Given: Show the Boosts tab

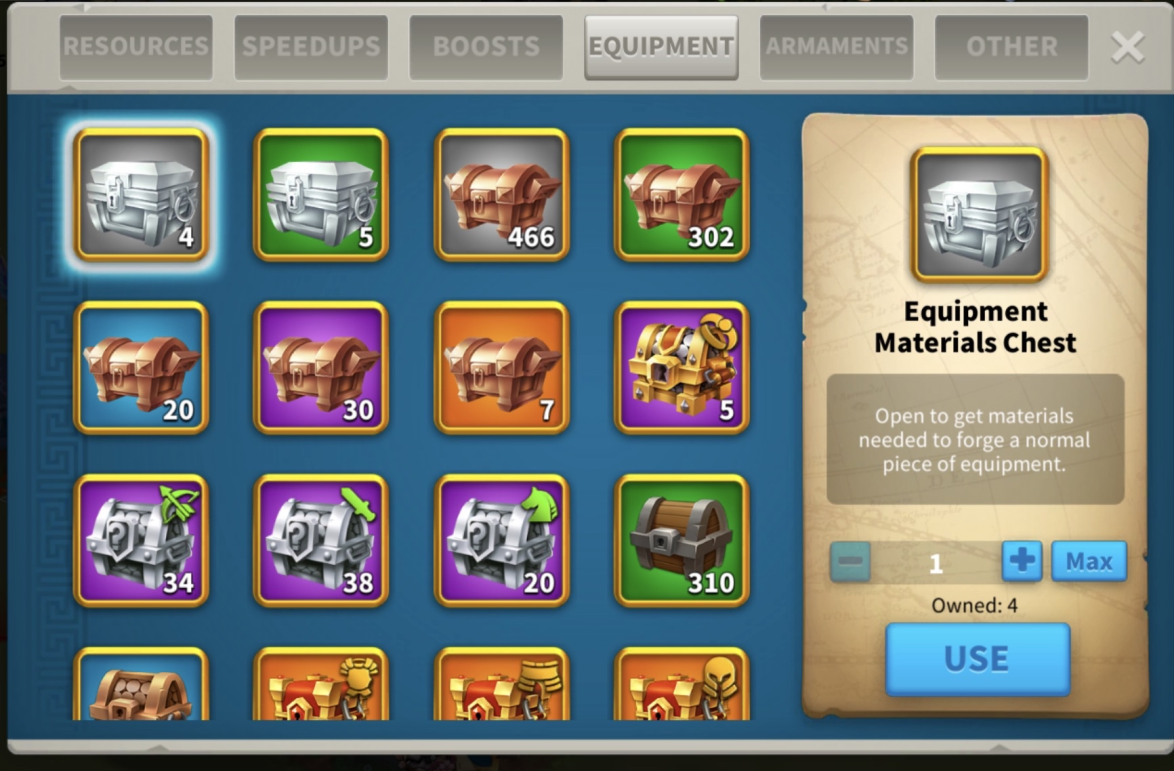Looking at the screenshot, I should click(486, 47).
